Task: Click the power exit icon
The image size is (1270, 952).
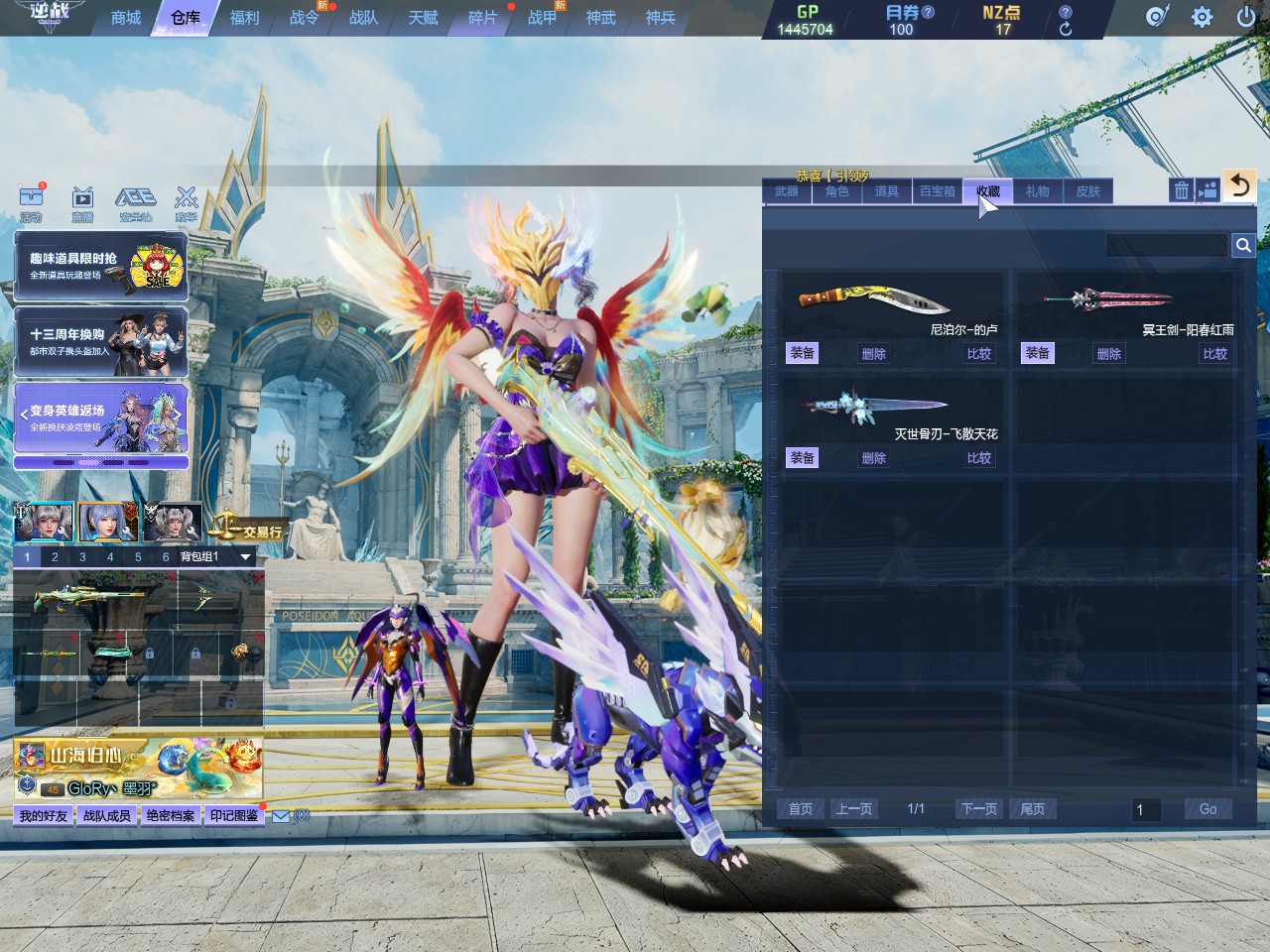Action: 1246,17
